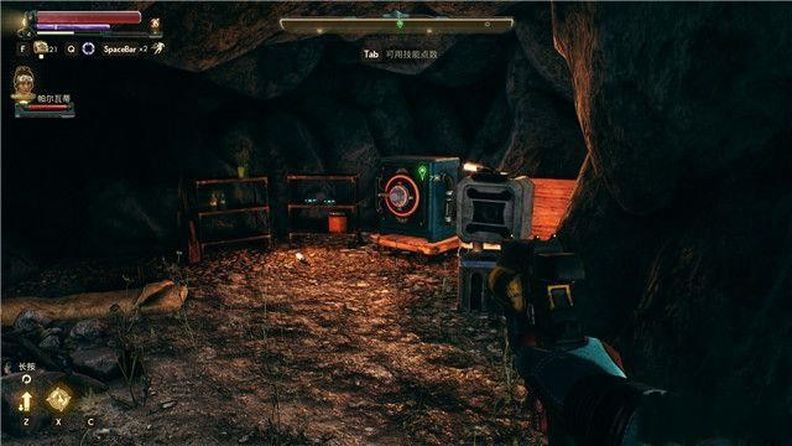Open the available skill points notification
The width and height of the screenshot is (792, 446).
400,54
